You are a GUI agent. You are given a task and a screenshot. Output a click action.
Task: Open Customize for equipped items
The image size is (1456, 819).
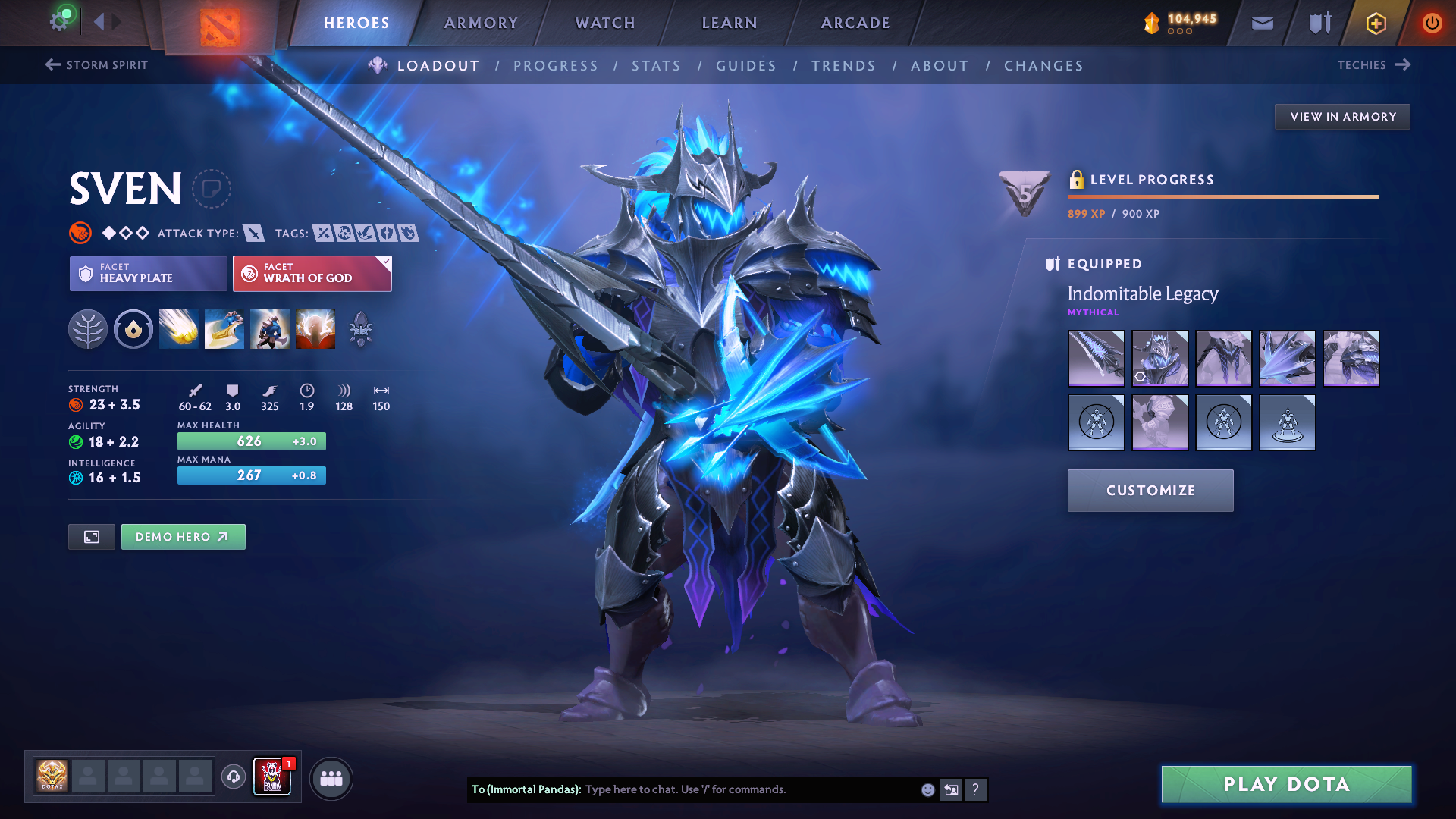(x=1150, y=491)
